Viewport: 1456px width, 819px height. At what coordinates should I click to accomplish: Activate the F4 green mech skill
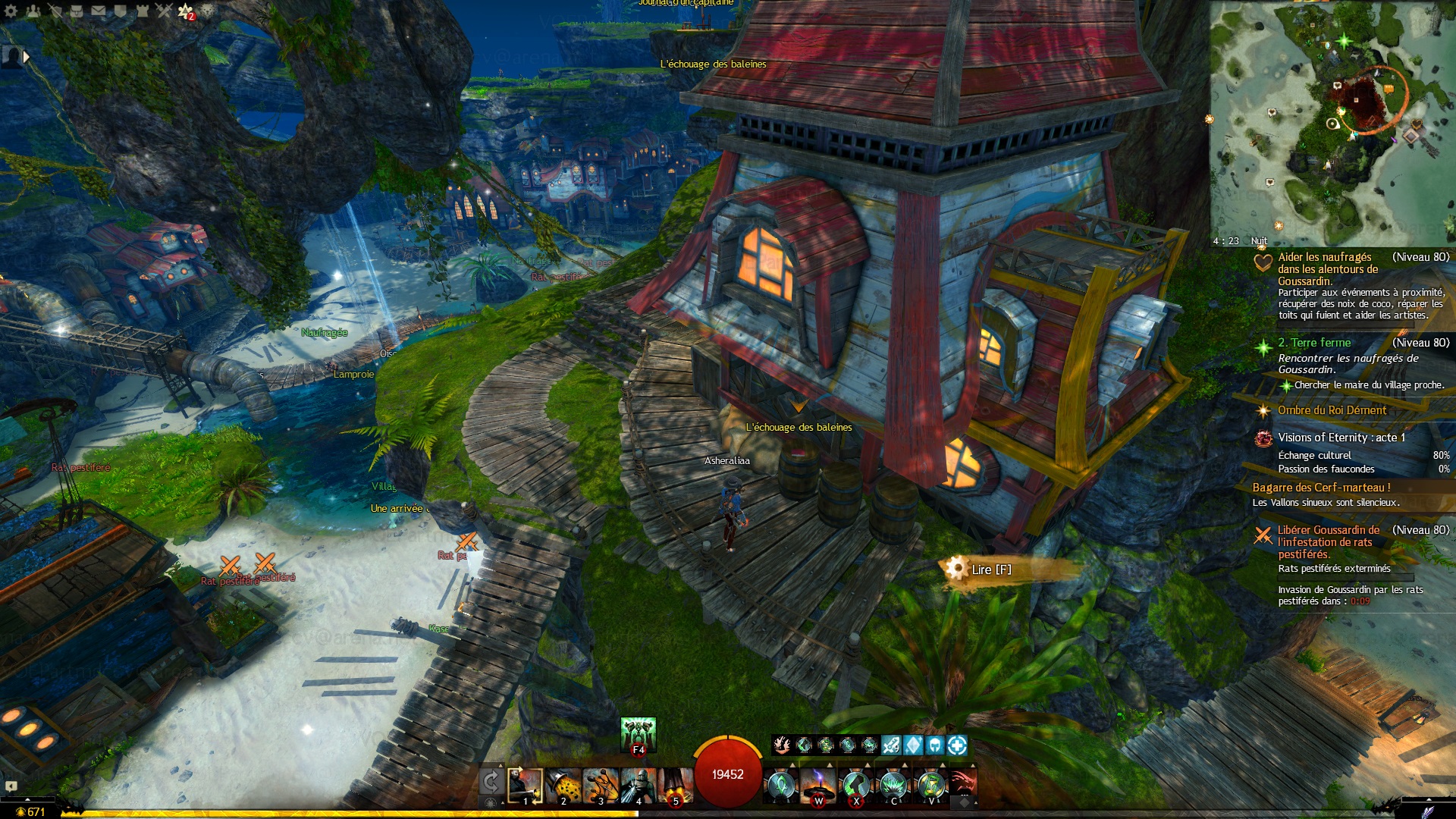tap(638, 735)
